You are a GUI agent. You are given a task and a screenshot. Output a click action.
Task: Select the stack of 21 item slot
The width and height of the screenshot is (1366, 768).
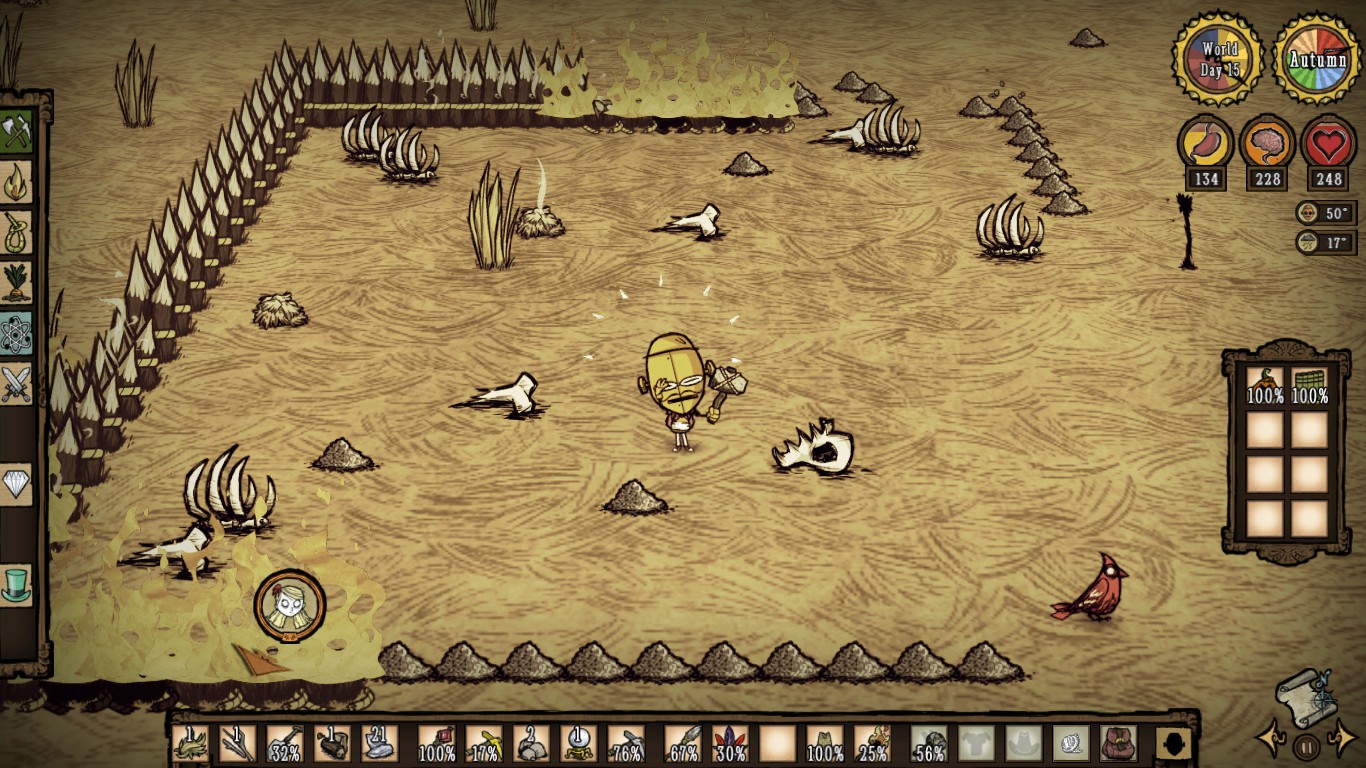[x=380, y=743]
